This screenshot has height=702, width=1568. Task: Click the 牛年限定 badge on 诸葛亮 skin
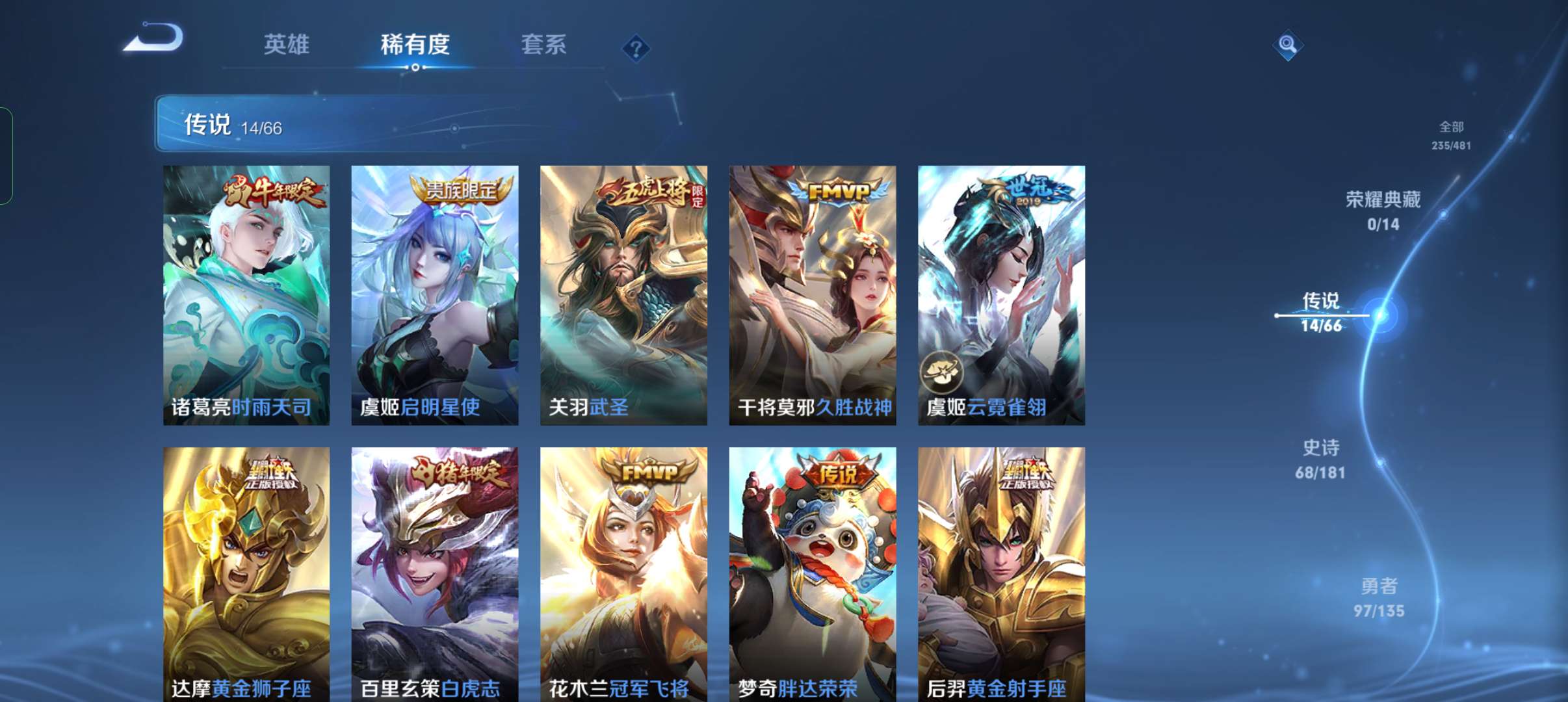point(273,192)
